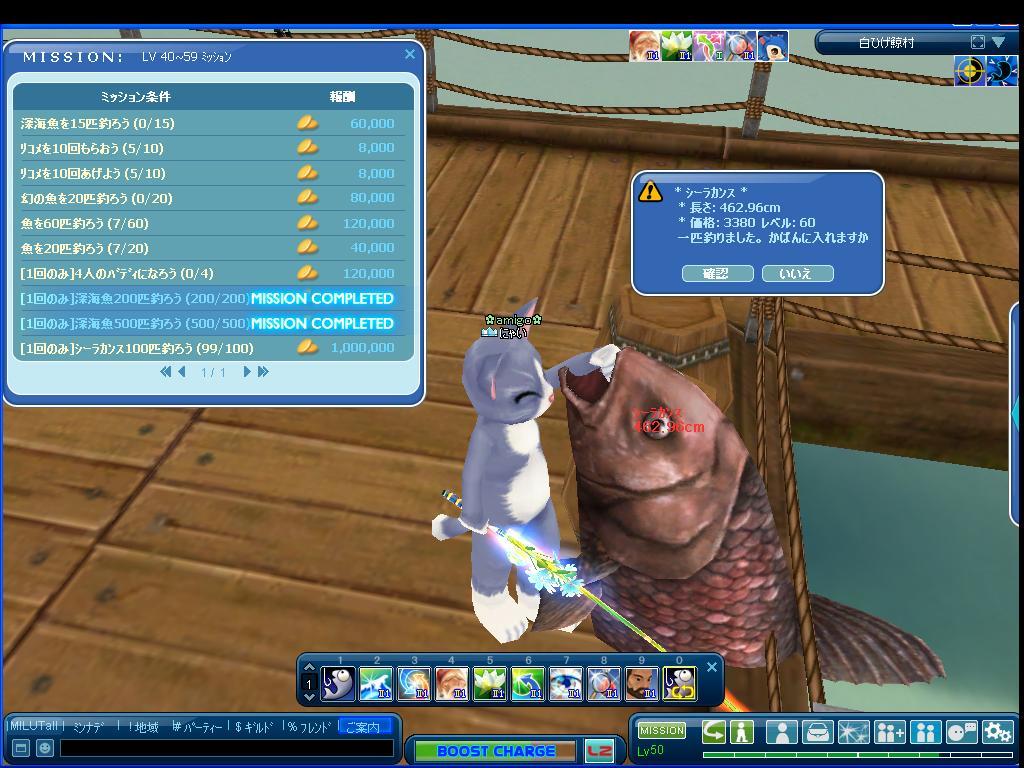
Task: Open the settings gear menu
Action: coord(997,732)
